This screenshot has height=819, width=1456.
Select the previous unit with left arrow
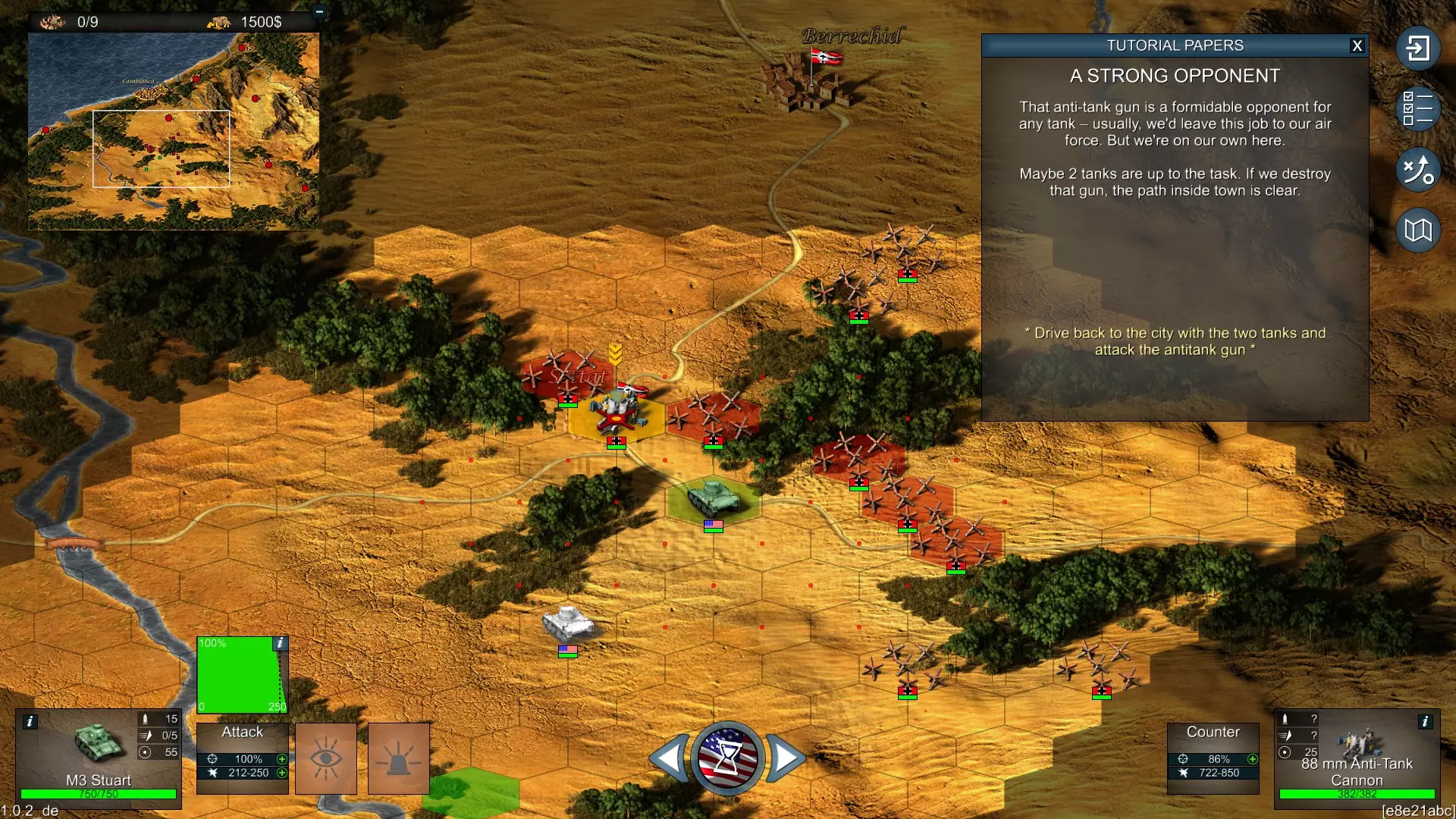tap(669, 758)
